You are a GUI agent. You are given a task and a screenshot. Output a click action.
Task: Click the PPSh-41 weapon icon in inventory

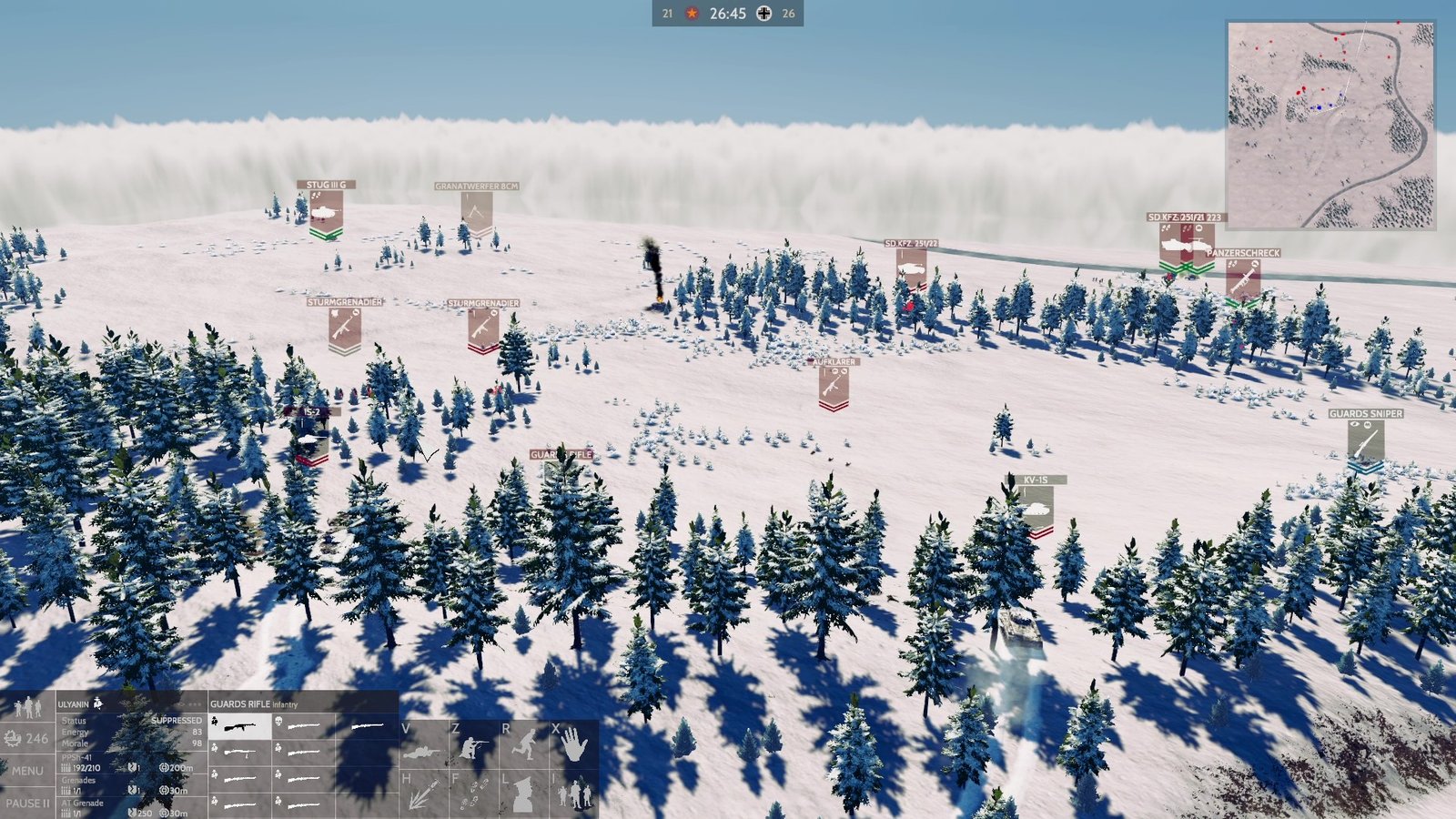[240, 726]
